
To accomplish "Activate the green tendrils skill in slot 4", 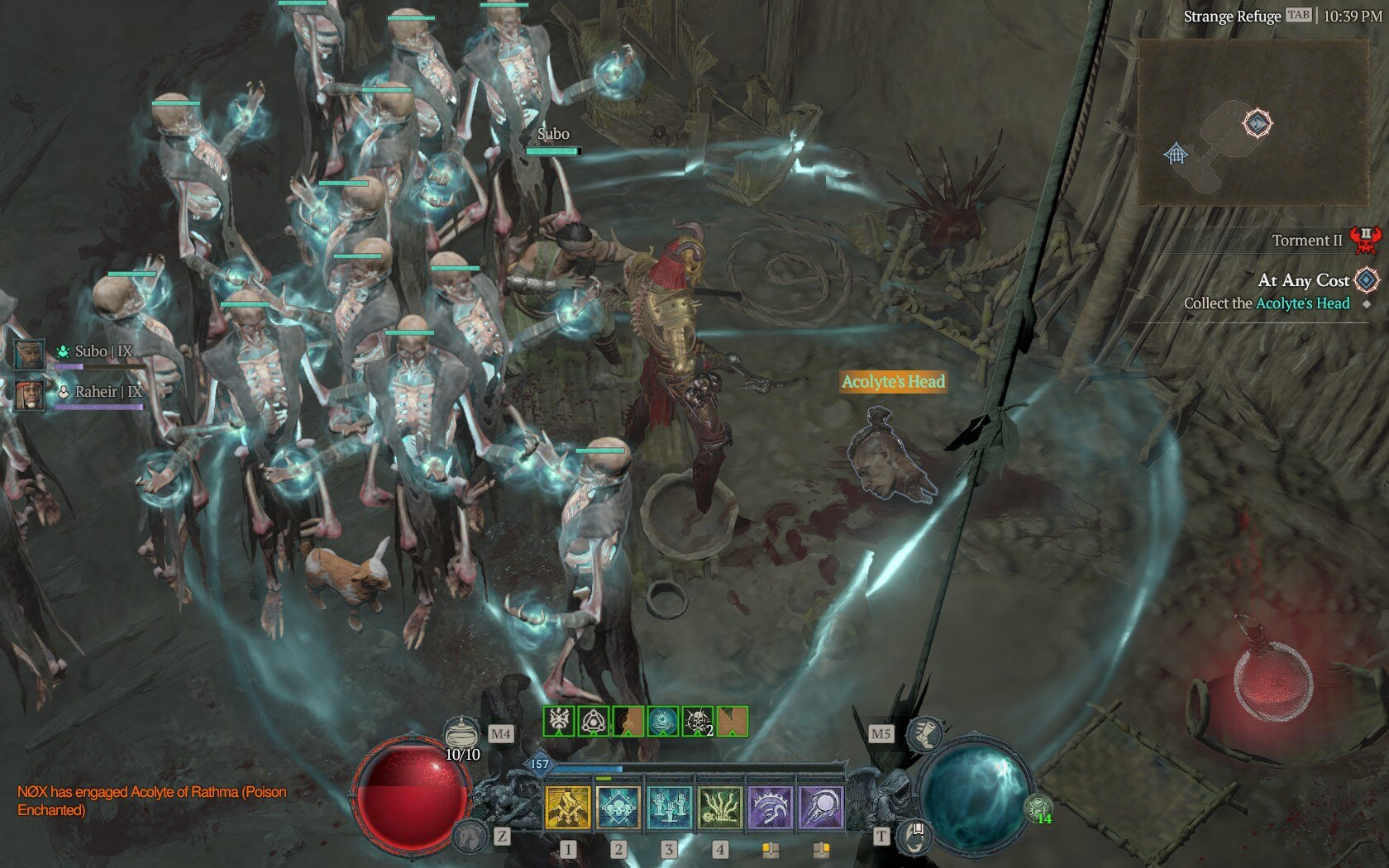I will point(720,807).
